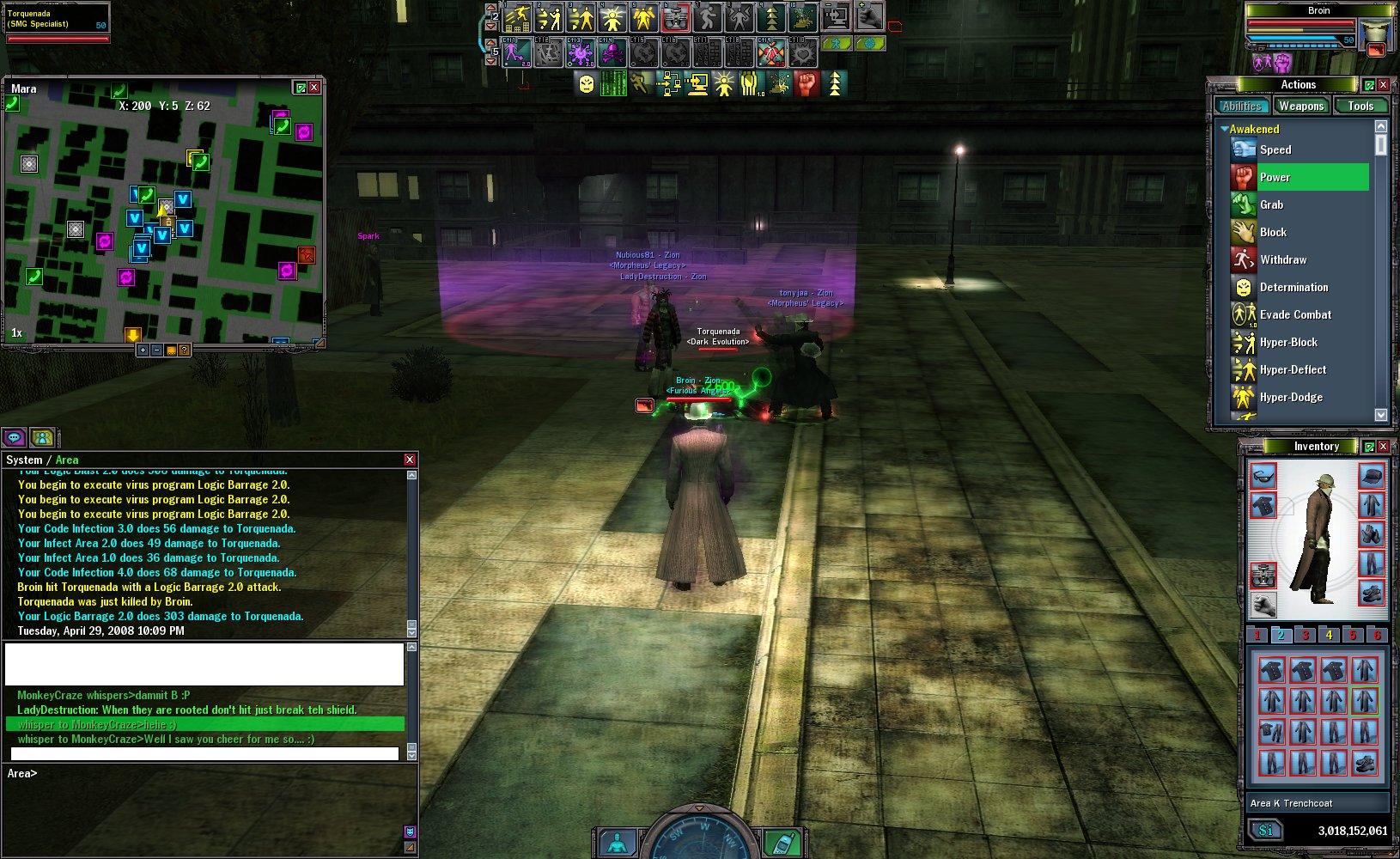This screenshot has width=1400, height=859.
Task: Select the Speed ability in the list
Action: [x=1275, y=149]
